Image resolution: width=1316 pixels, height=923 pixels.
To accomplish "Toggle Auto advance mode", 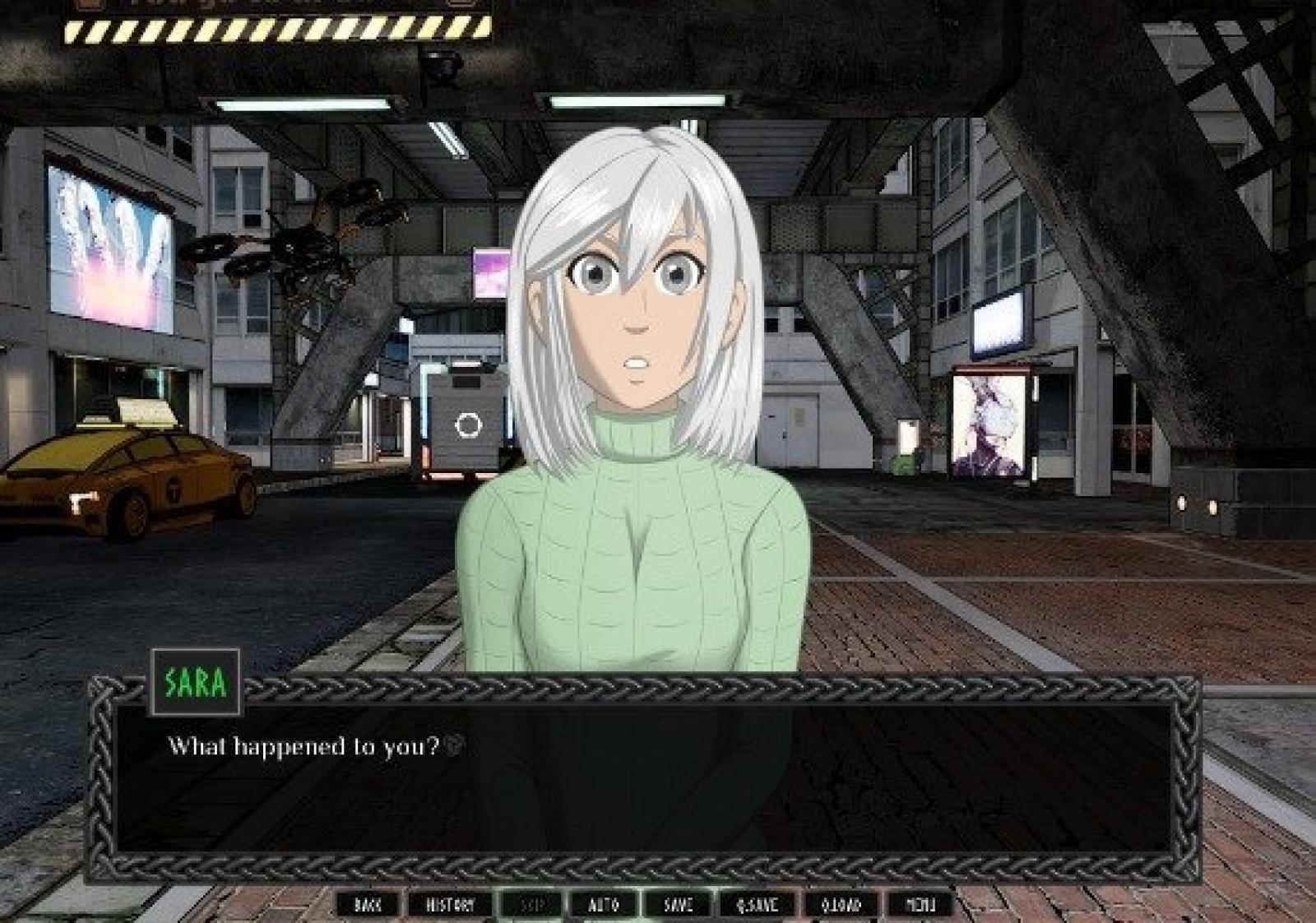I will click(x=604, y=905).
